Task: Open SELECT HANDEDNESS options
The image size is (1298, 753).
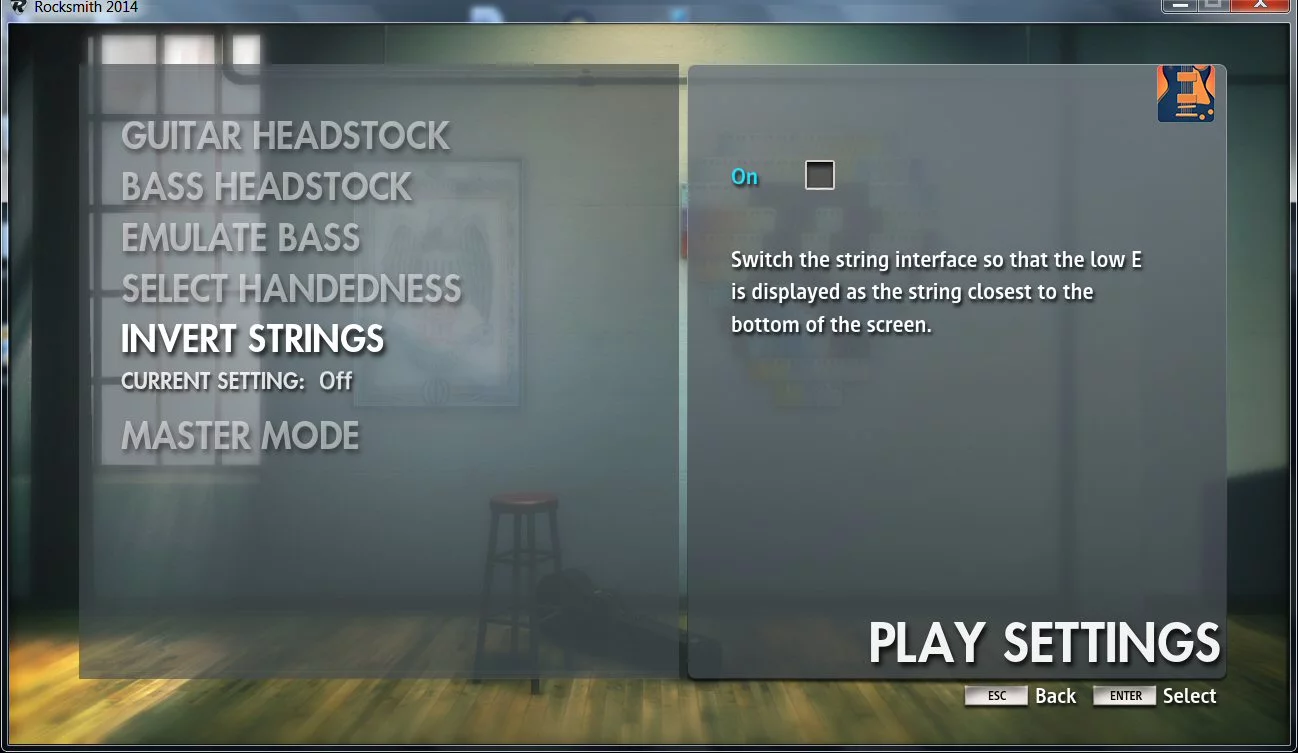Action: (291, 289)
